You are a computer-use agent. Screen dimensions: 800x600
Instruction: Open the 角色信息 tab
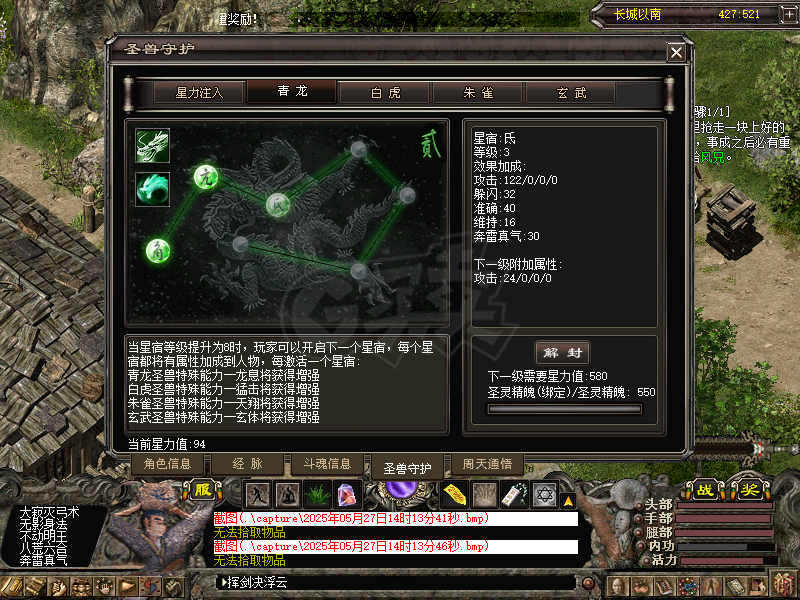click(x=167, y=464)
